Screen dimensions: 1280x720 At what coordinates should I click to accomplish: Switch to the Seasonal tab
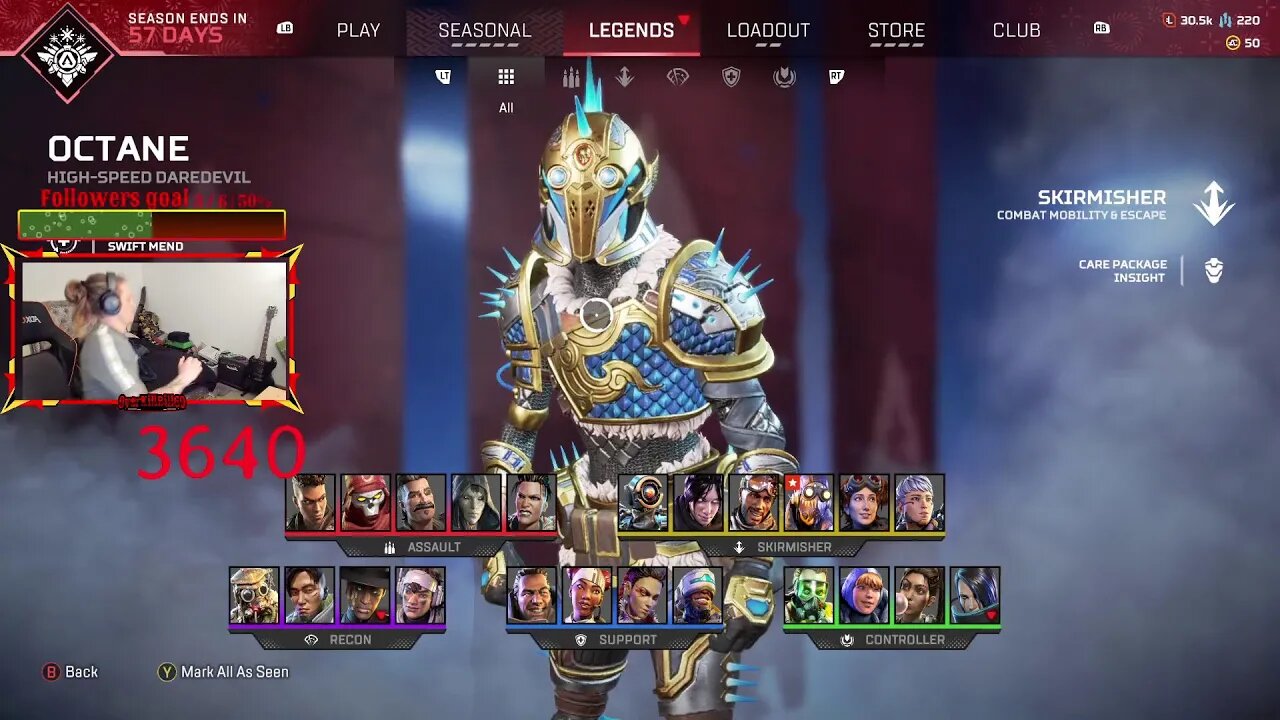485,30
